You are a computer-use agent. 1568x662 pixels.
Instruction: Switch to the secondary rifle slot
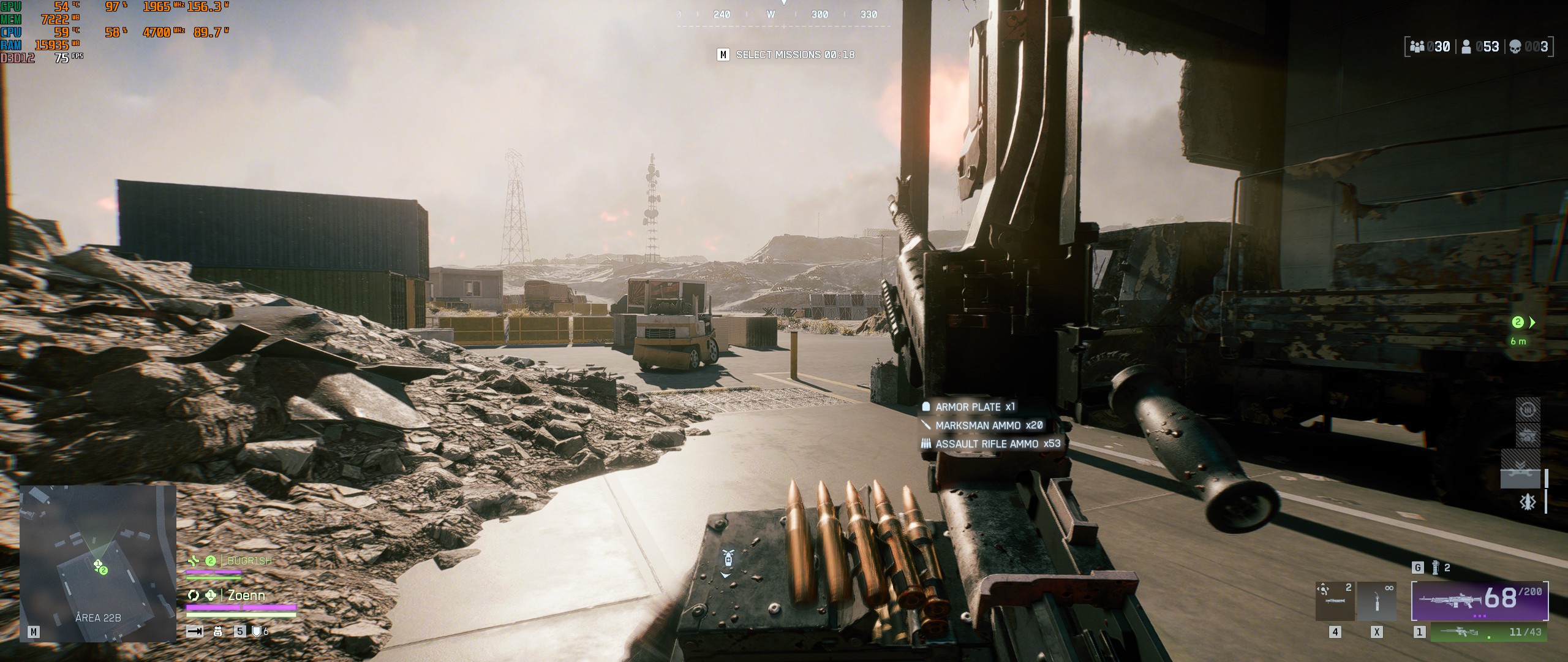(x=1489, y=632)
